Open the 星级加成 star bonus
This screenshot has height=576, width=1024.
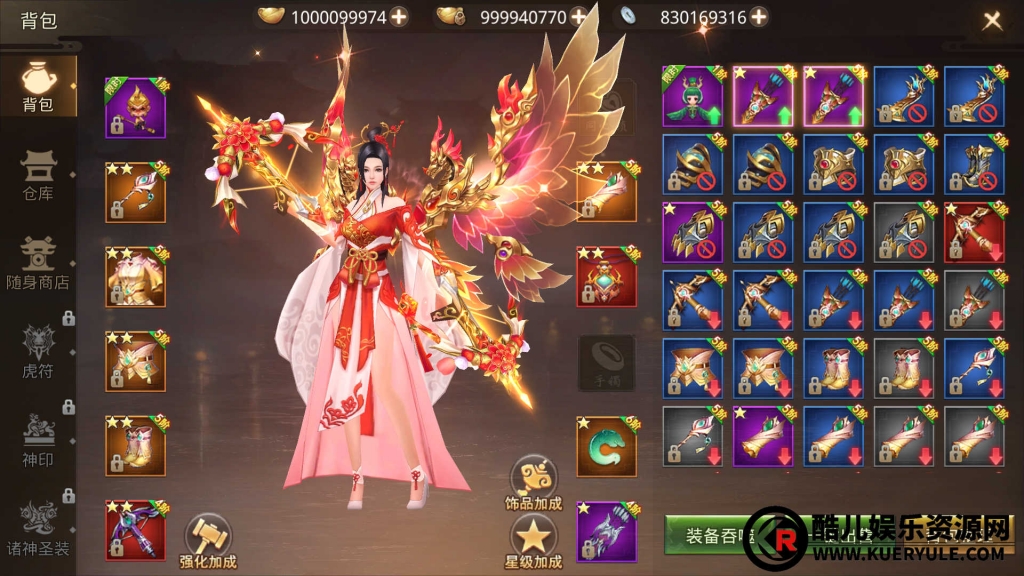click(534, 541)
